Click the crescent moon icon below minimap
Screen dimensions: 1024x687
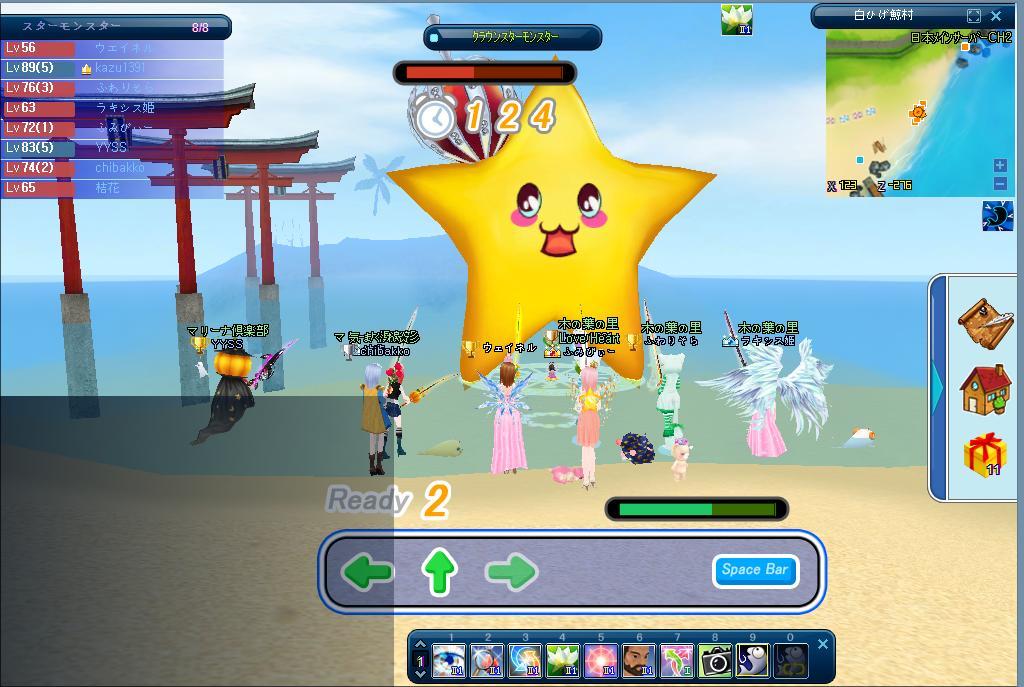(997, 216)
